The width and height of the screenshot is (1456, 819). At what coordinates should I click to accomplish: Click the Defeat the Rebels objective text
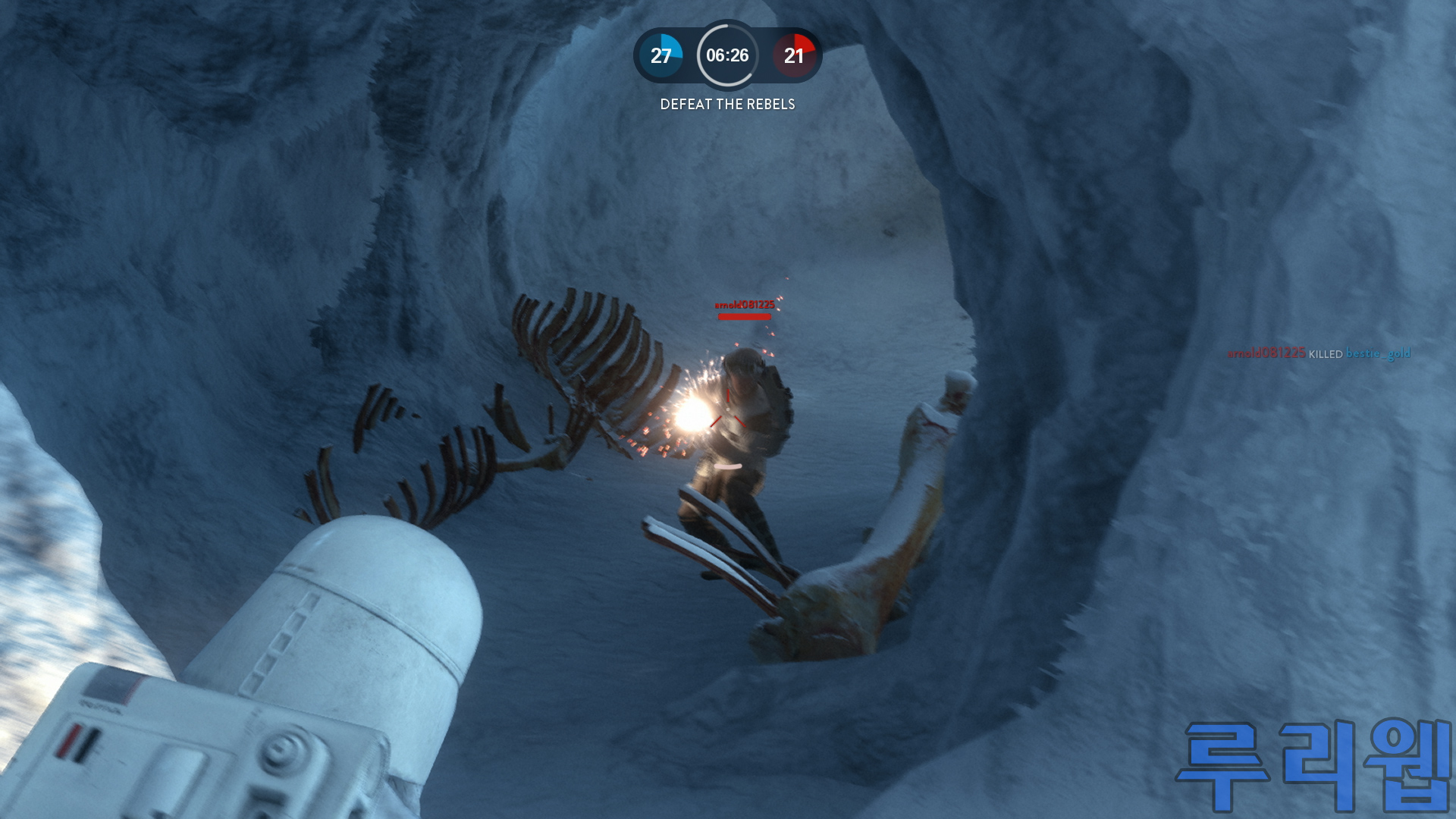tap(727, 105)
